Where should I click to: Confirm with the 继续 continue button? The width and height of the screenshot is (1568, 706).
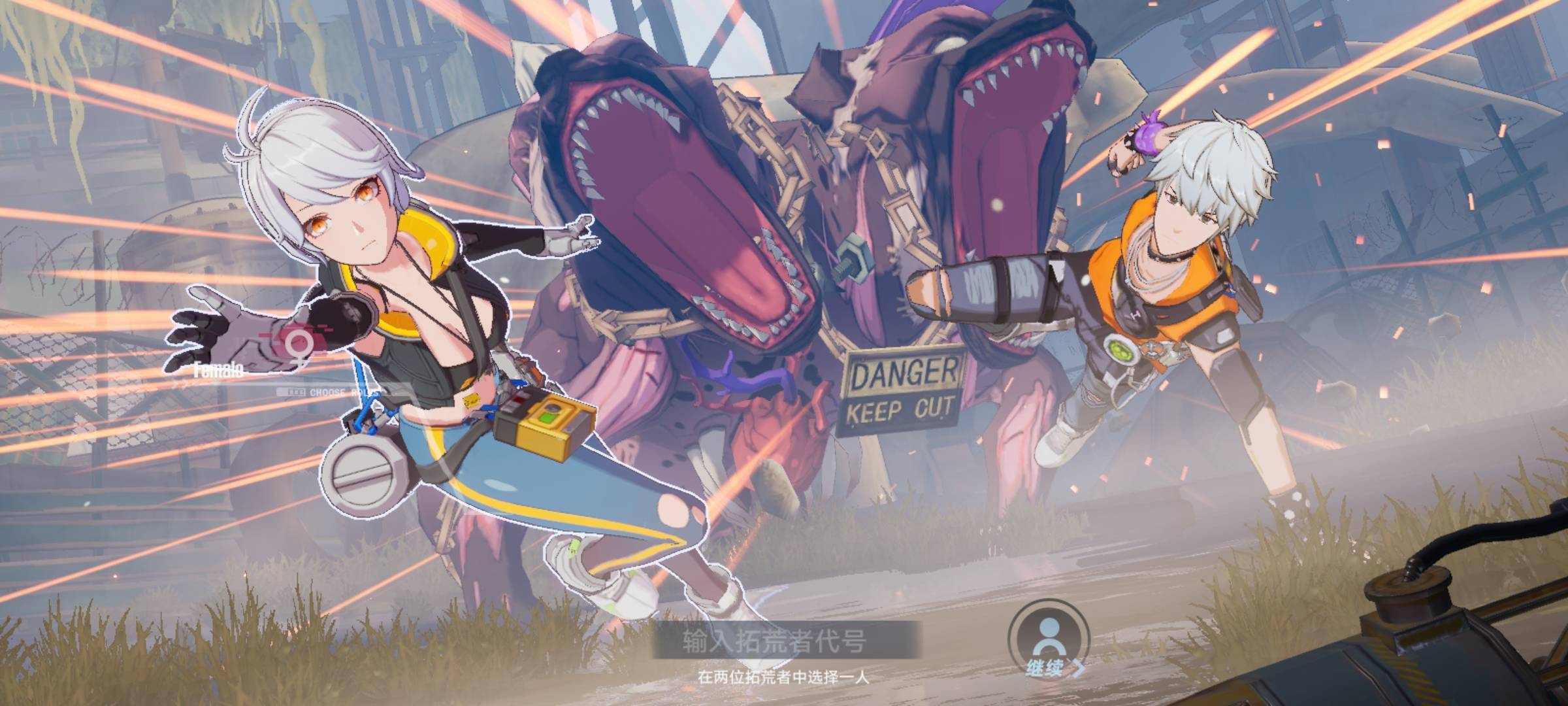click(1049, 647)
